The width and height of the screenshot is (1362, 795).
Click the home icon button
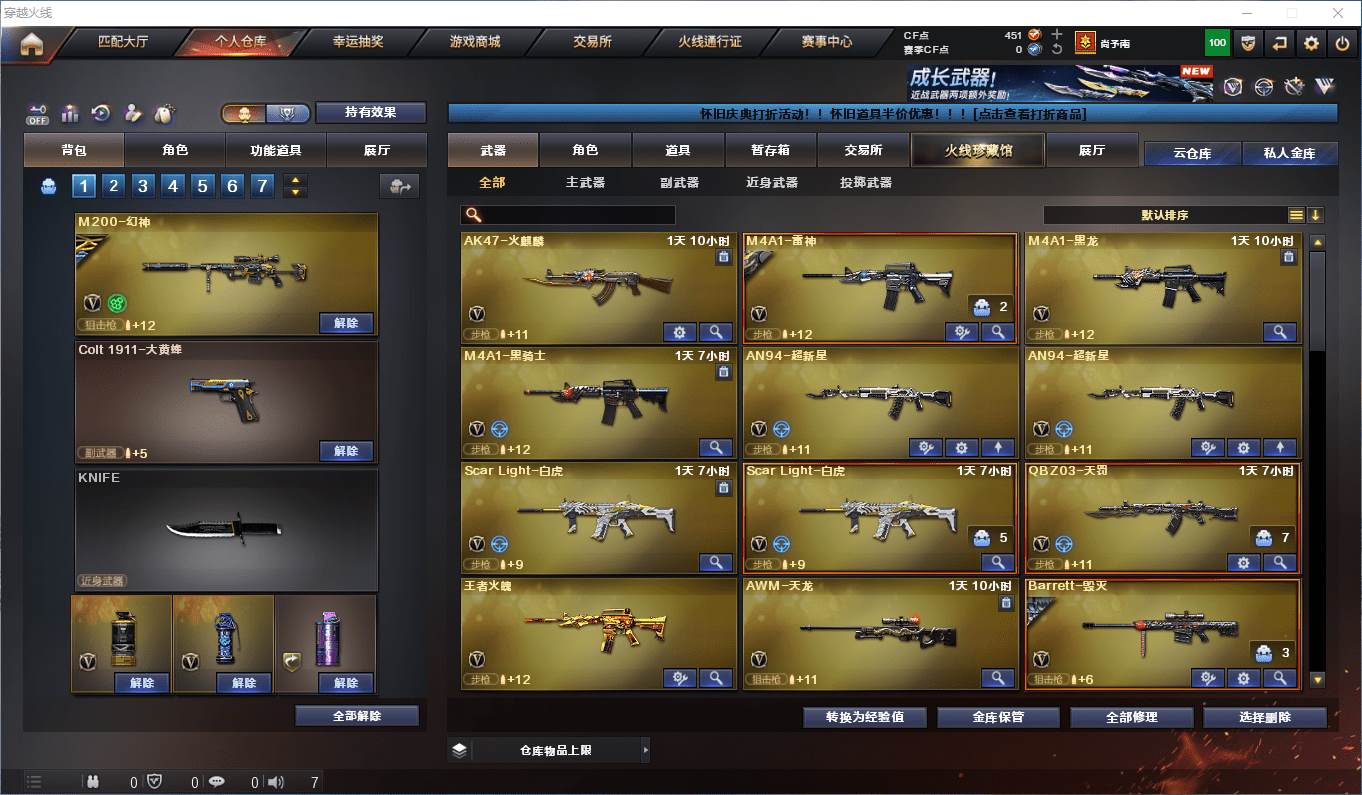coord(32,44)
